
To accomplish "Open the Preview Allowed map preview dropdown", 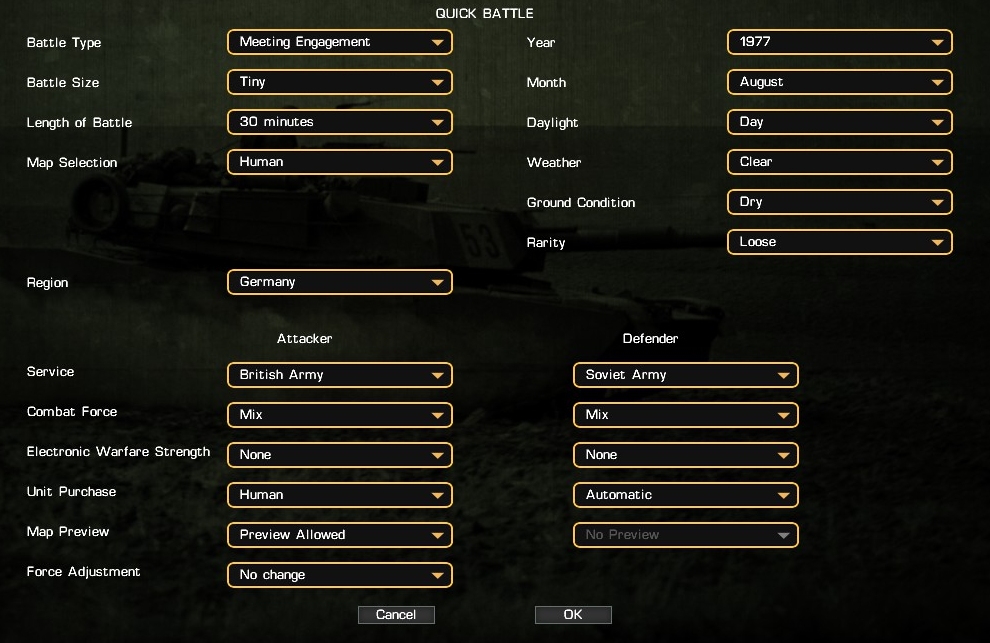I will [340, 535].
